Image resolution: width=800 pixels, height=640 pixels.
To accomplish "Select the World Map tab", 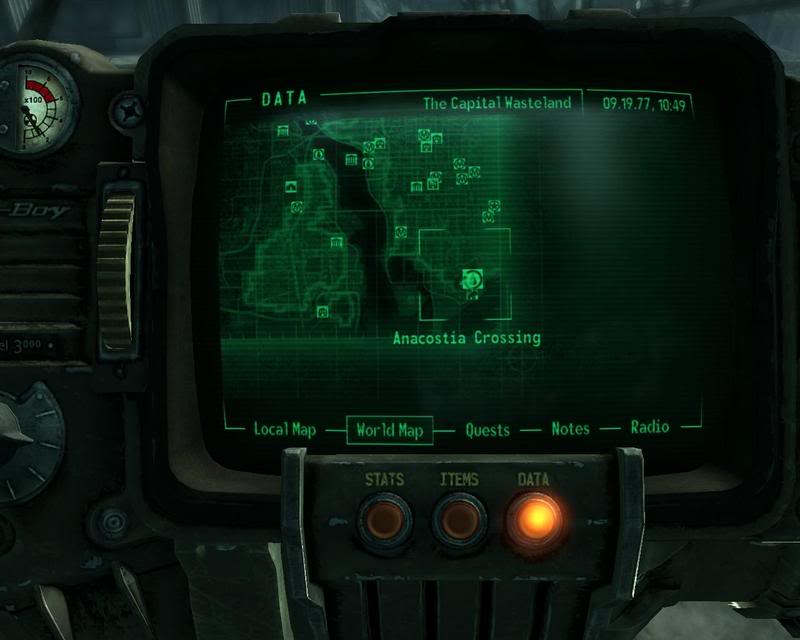I will 389,430.
